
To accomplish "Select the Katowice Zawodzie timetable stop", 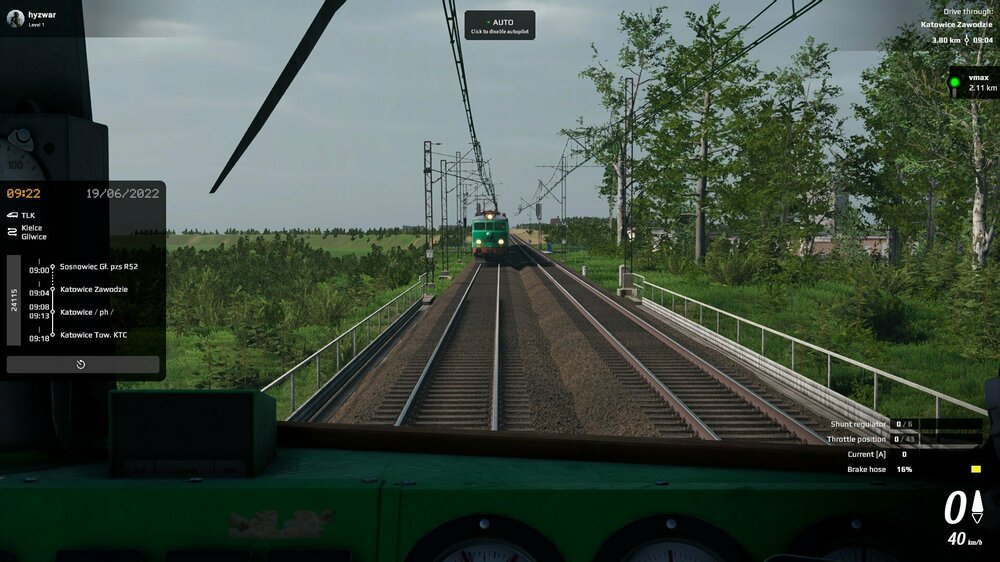I will point(94,289).
